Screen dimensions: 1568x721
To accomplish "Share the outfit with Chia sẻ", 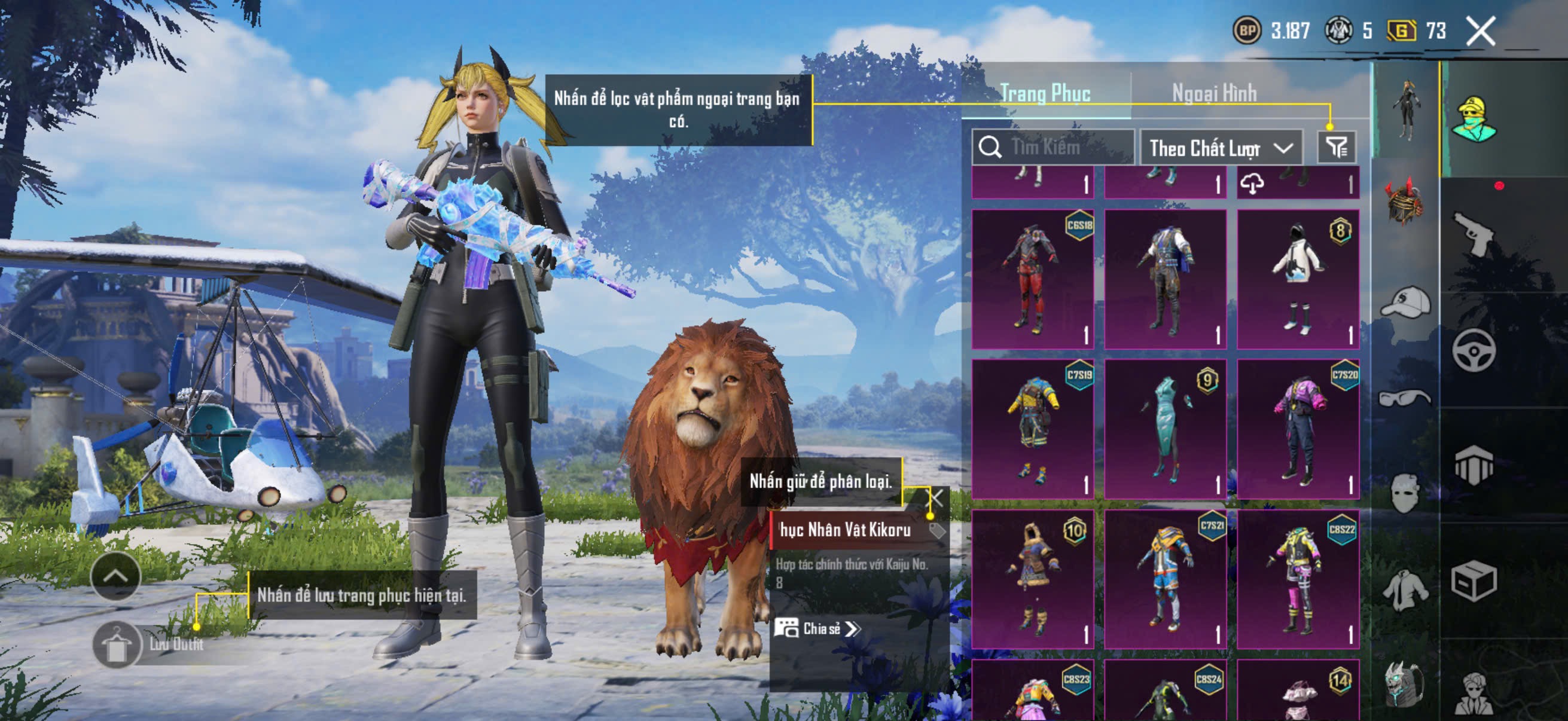I will click(817, 628).
